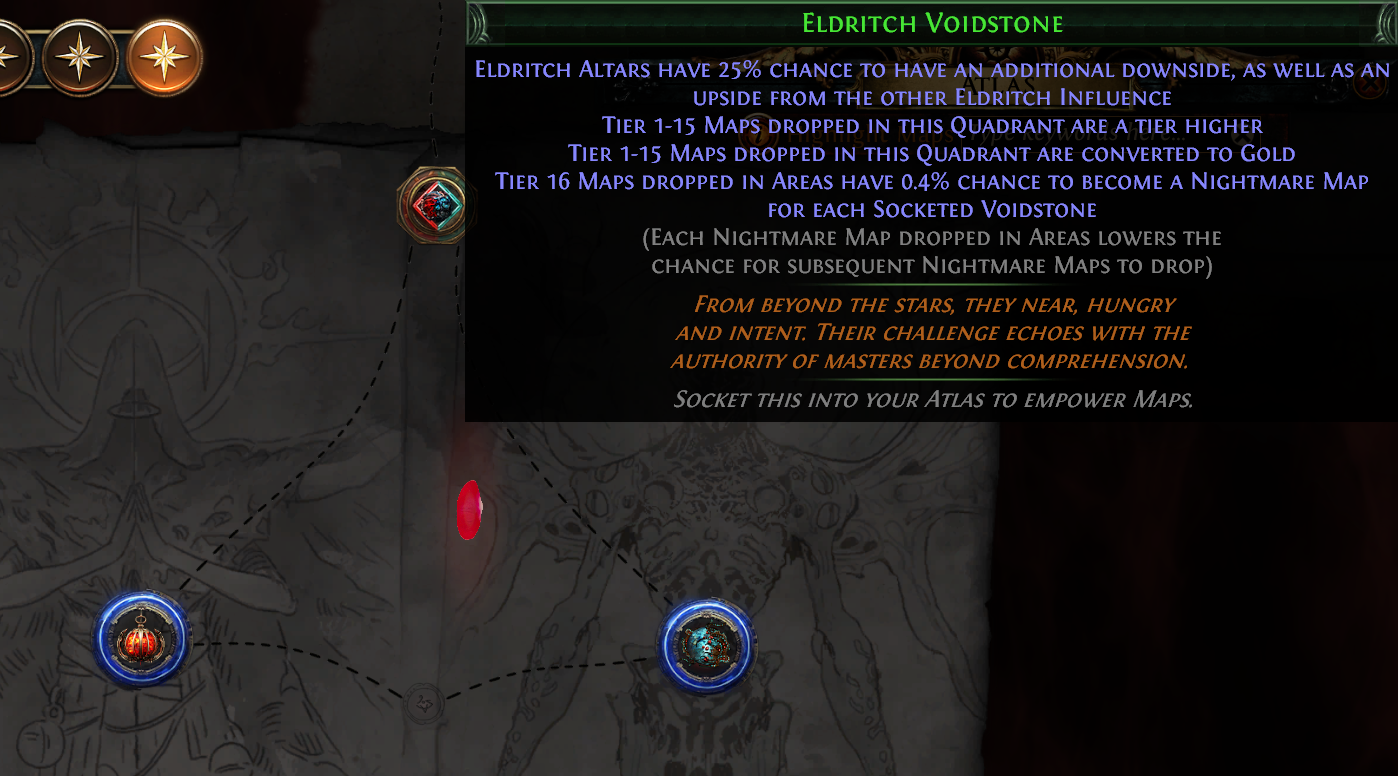Click the Nightmare Map chance modifier line

[x=930, y=183]
